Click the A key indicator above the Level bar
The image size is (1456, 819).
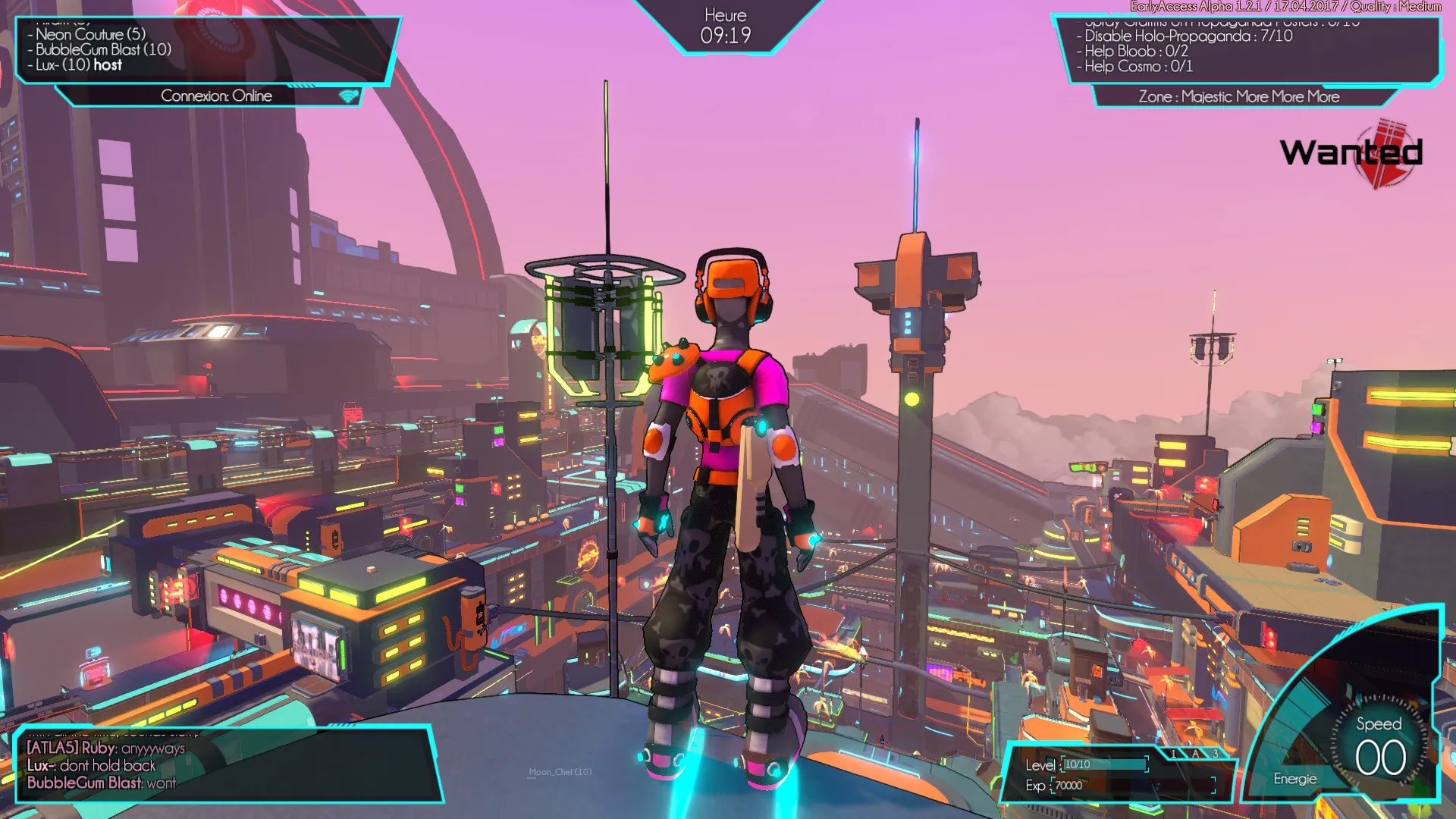1195,754
